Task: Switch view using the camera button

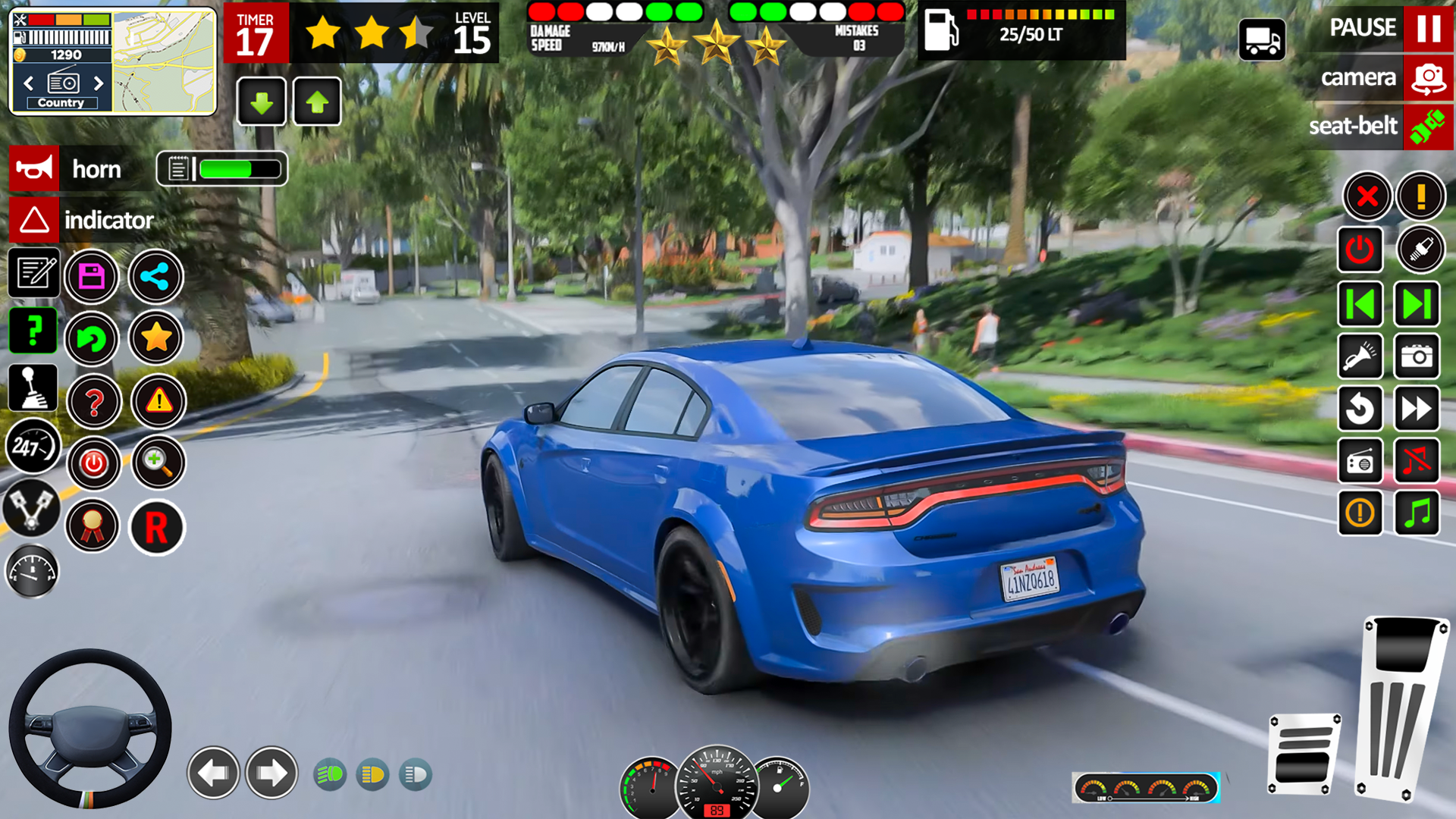Action: (x=1429, y=78)
